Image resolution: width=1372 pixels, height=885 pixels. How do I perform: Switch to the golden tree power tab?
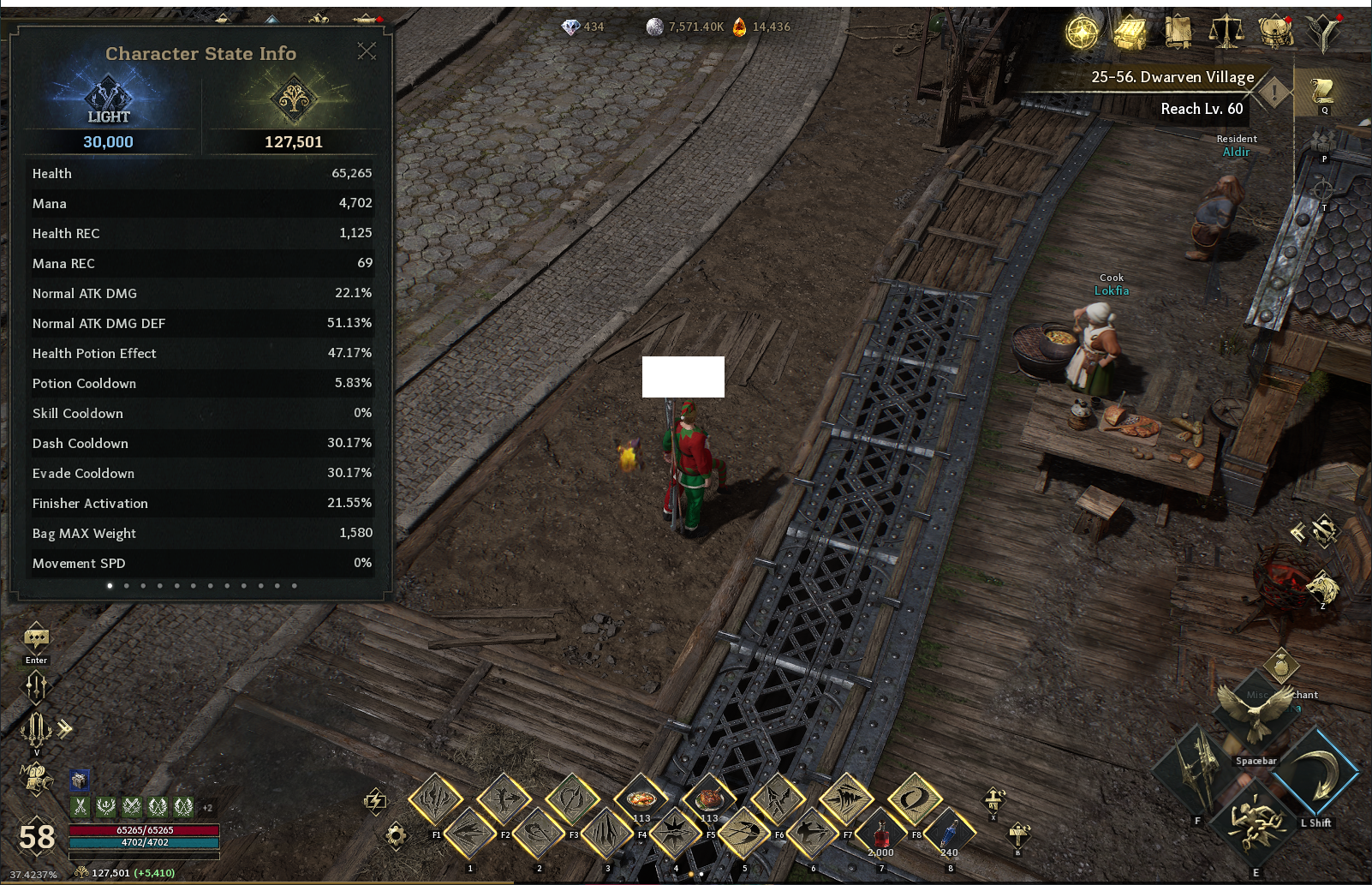click(x=293, y=99)
